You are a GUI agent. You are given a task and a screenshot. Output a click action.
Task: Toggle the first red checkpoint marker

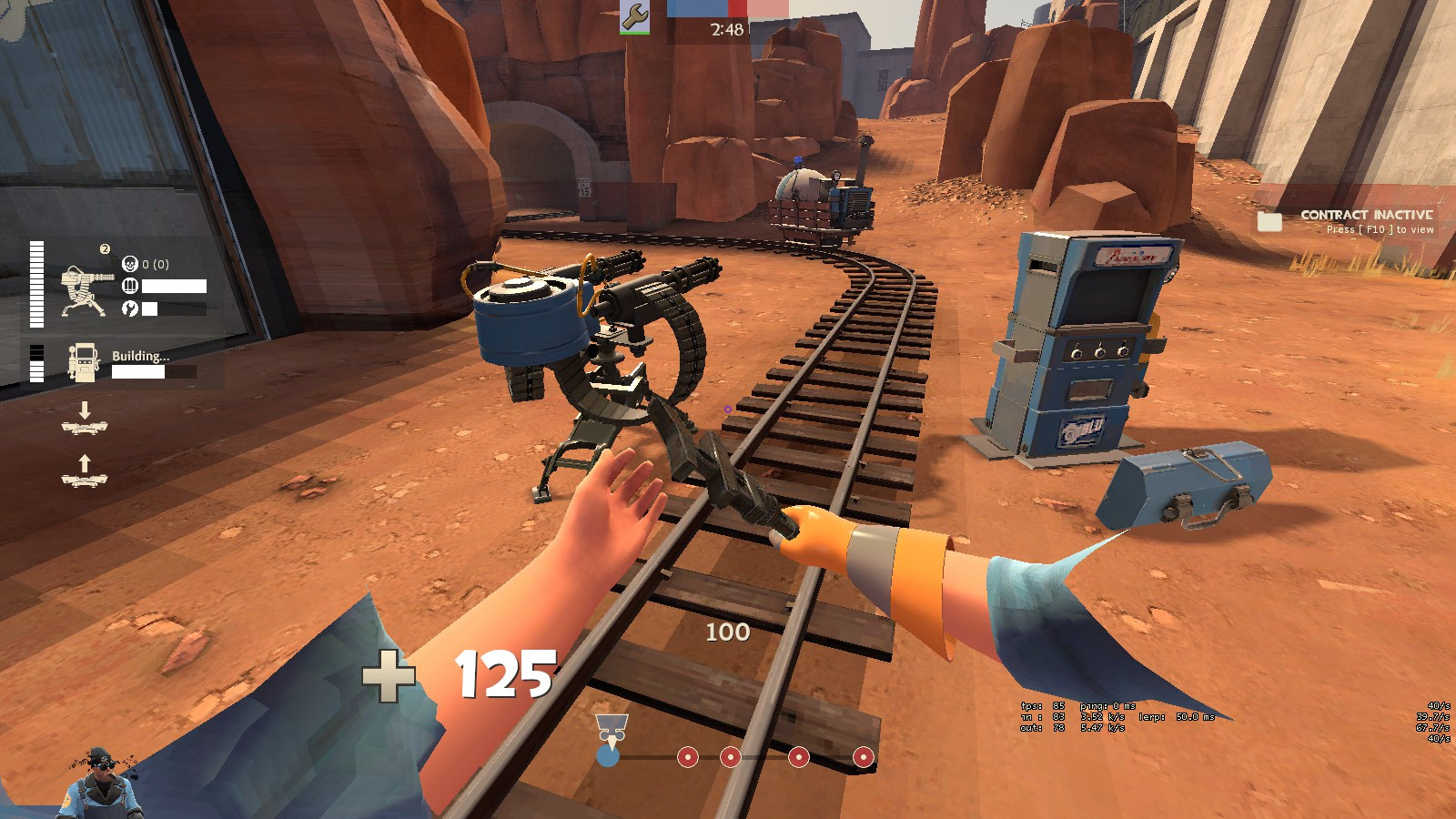click(x=688, y=757)
